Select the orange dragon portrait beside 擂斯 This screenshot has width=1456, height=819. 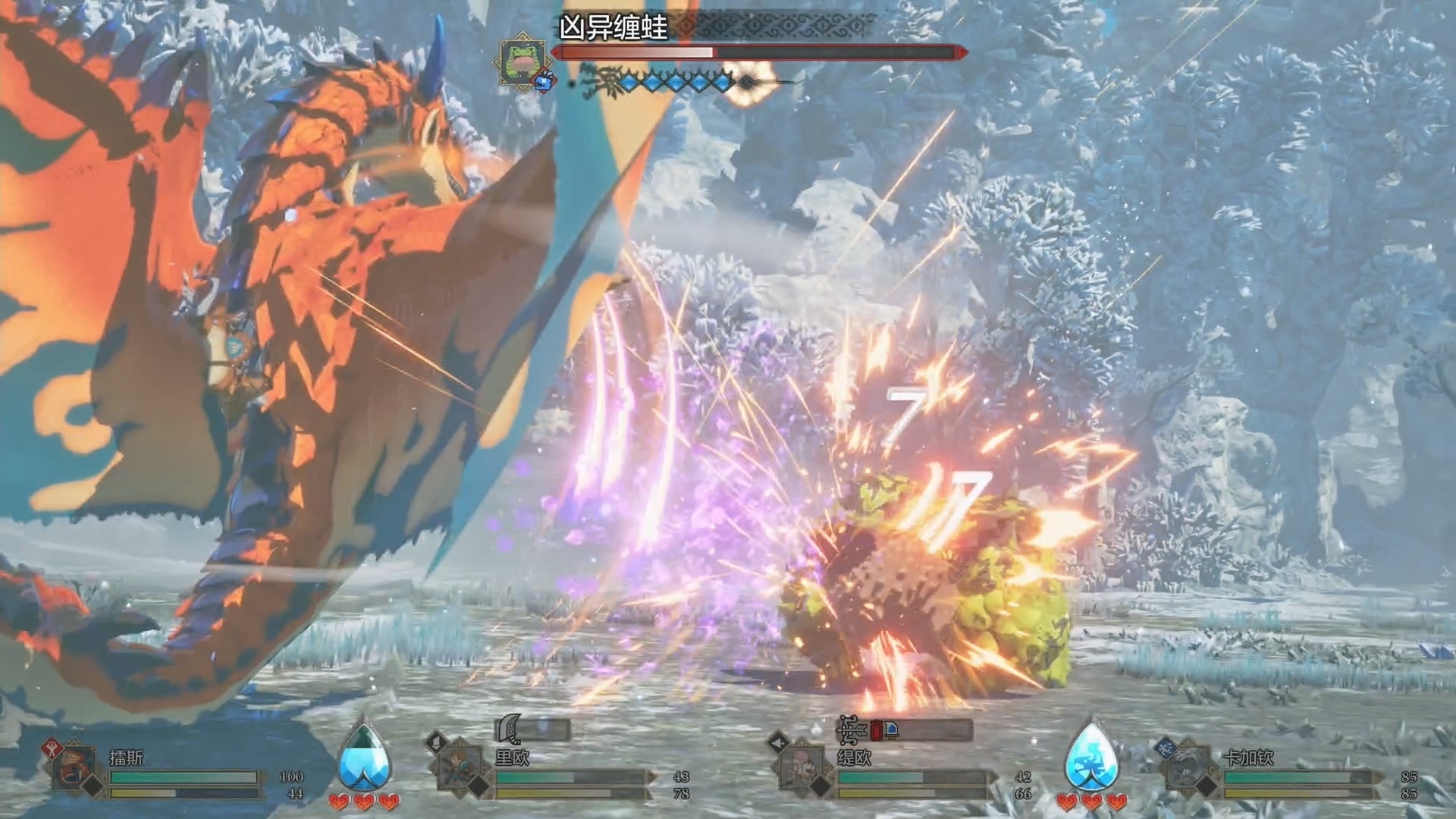click(76, 768)
